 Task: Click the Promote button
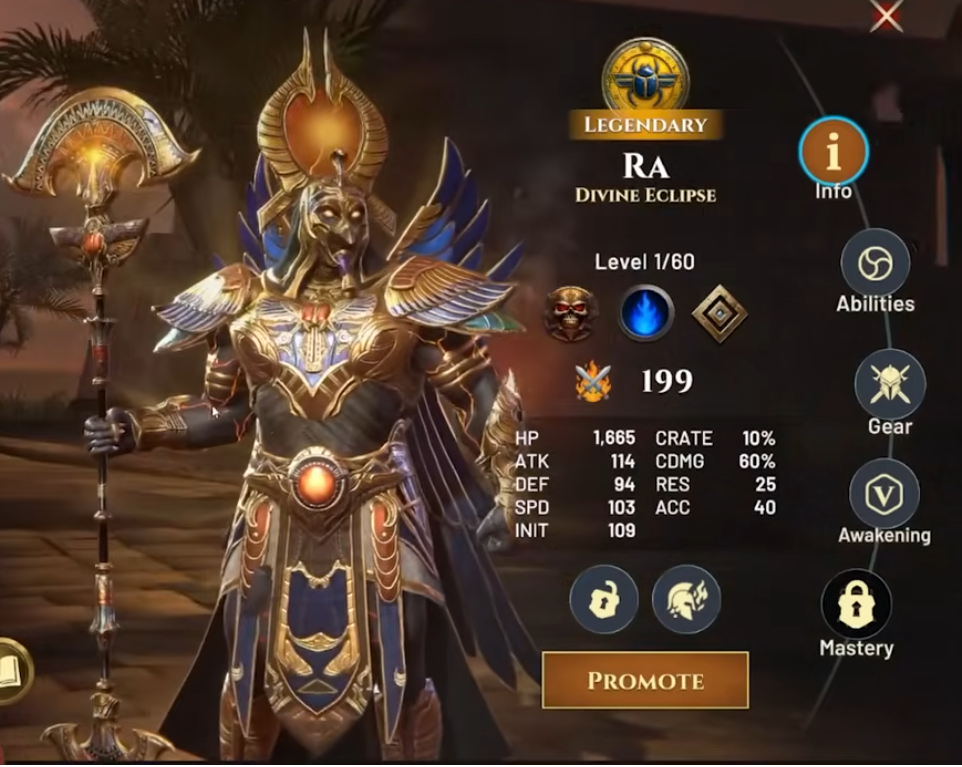[645, 681]
